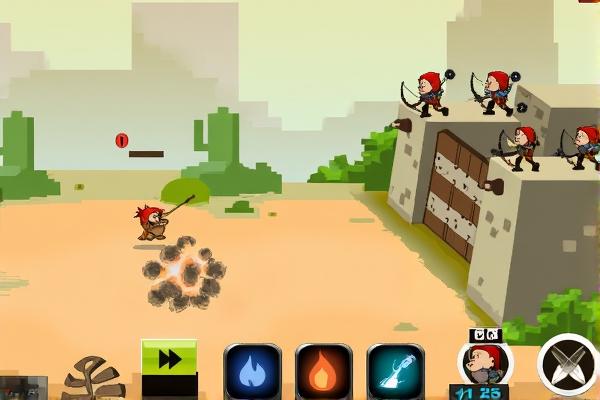Activate the orange fire ability
The height and width of the screenshot is (400, 600).
coord(324,371)
